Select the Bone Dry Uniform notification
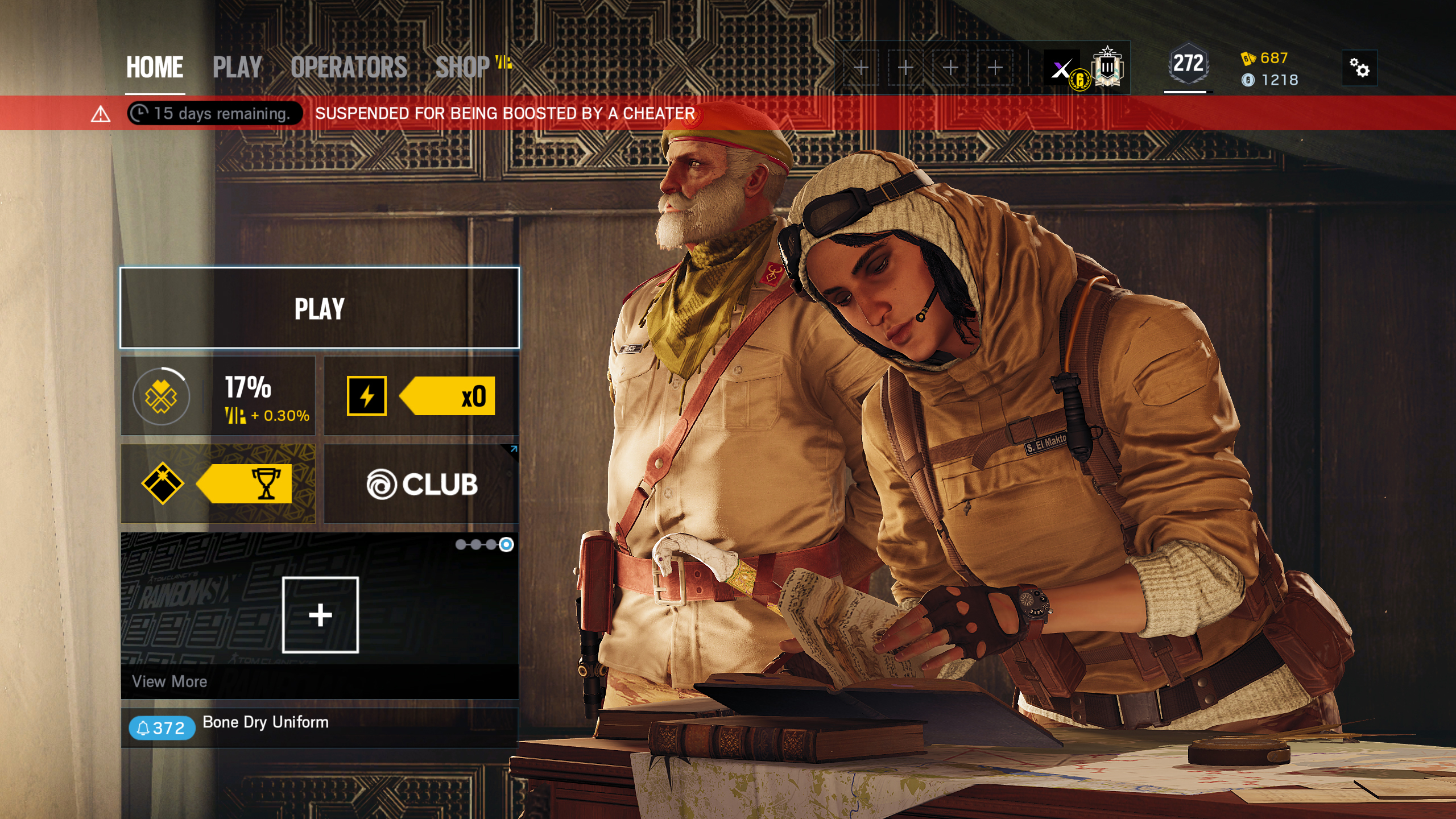The width and height of the screenshot is (1456, 819). point(266,722)
